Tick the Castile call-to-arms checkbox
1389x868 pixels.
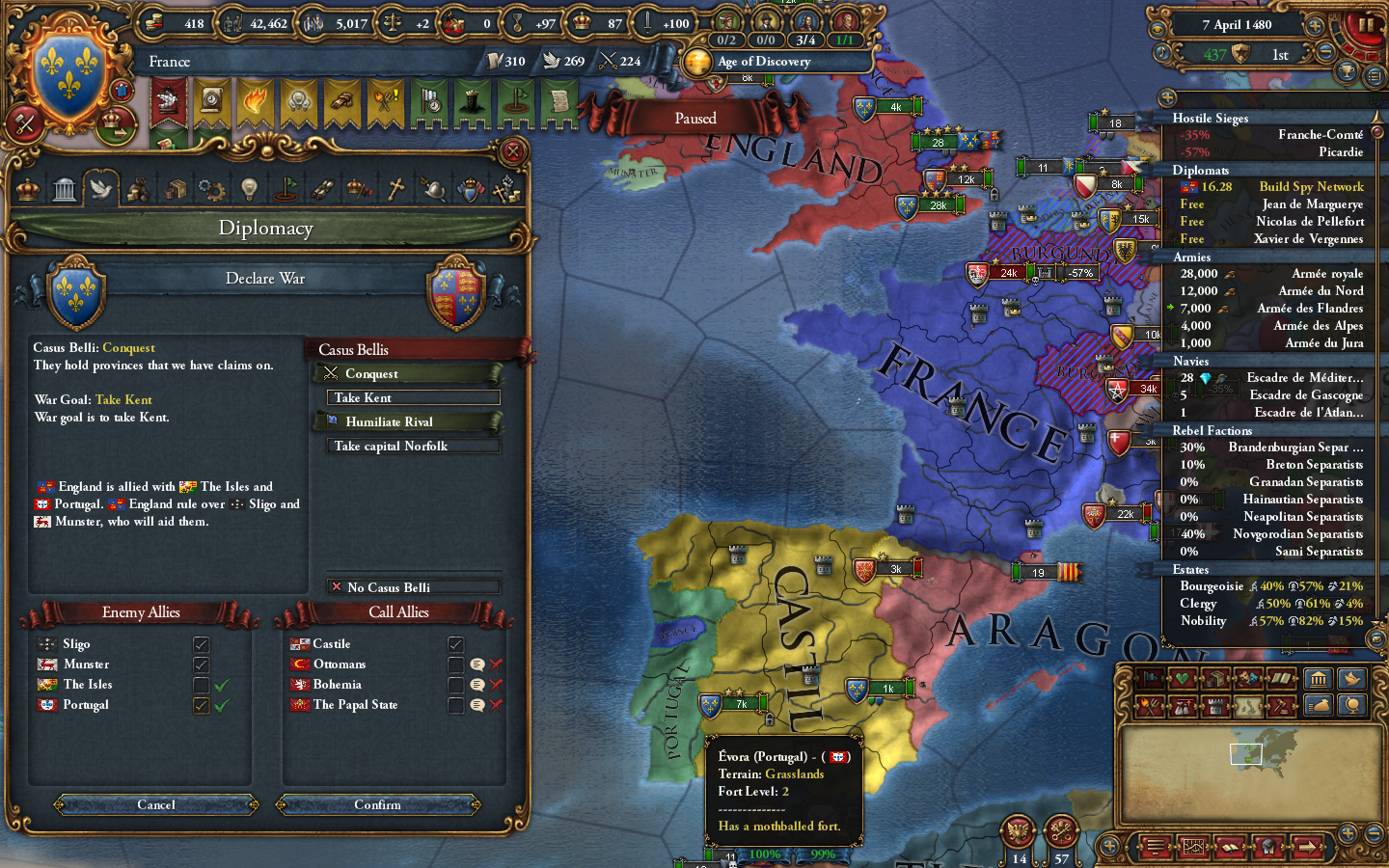[454, 643]
